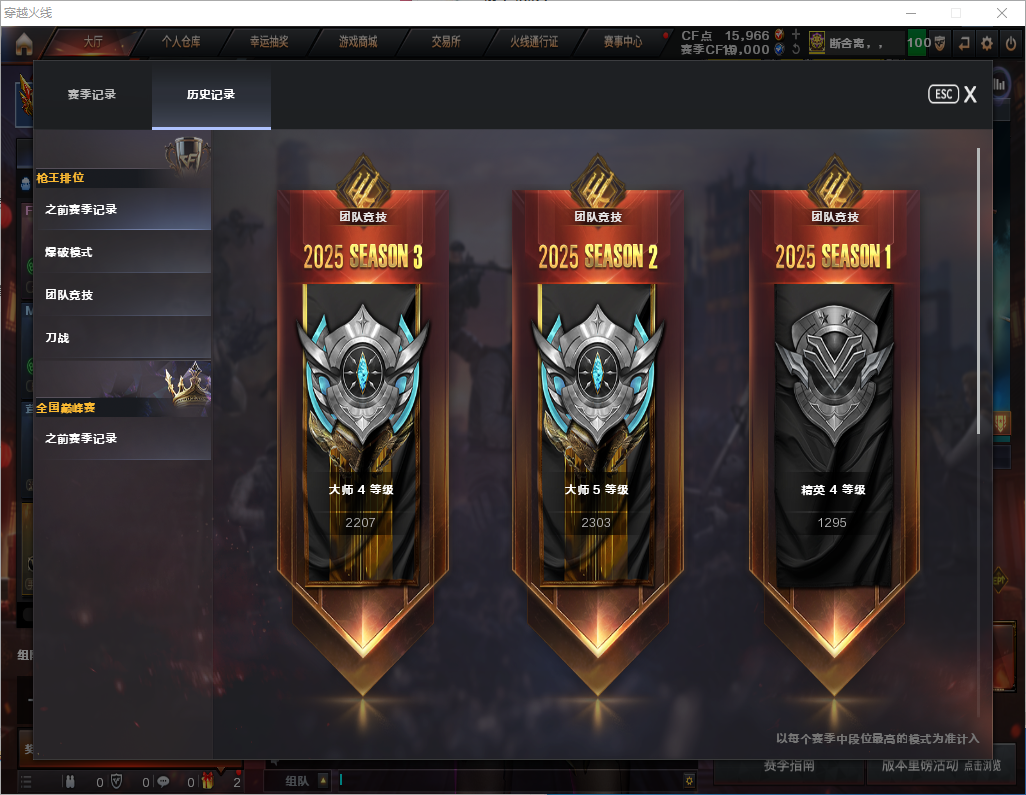Viewport: 1026px width, 795px height.
Task: Open the 交易所
Action: tap(446, 42)
